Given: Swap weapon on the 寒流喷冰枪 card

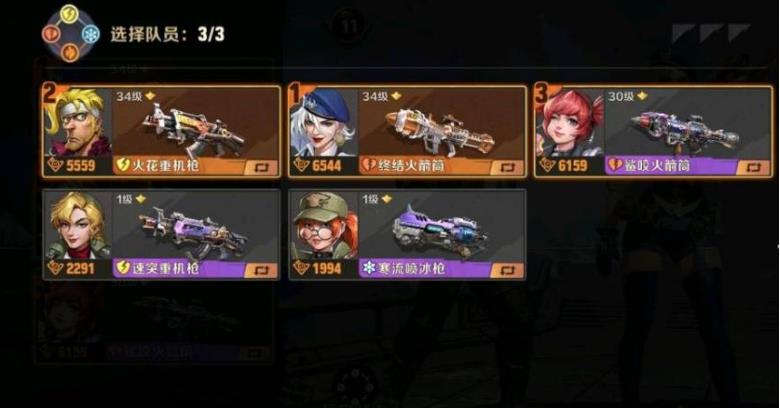Looking at the screenshot, I should [507, 270].
